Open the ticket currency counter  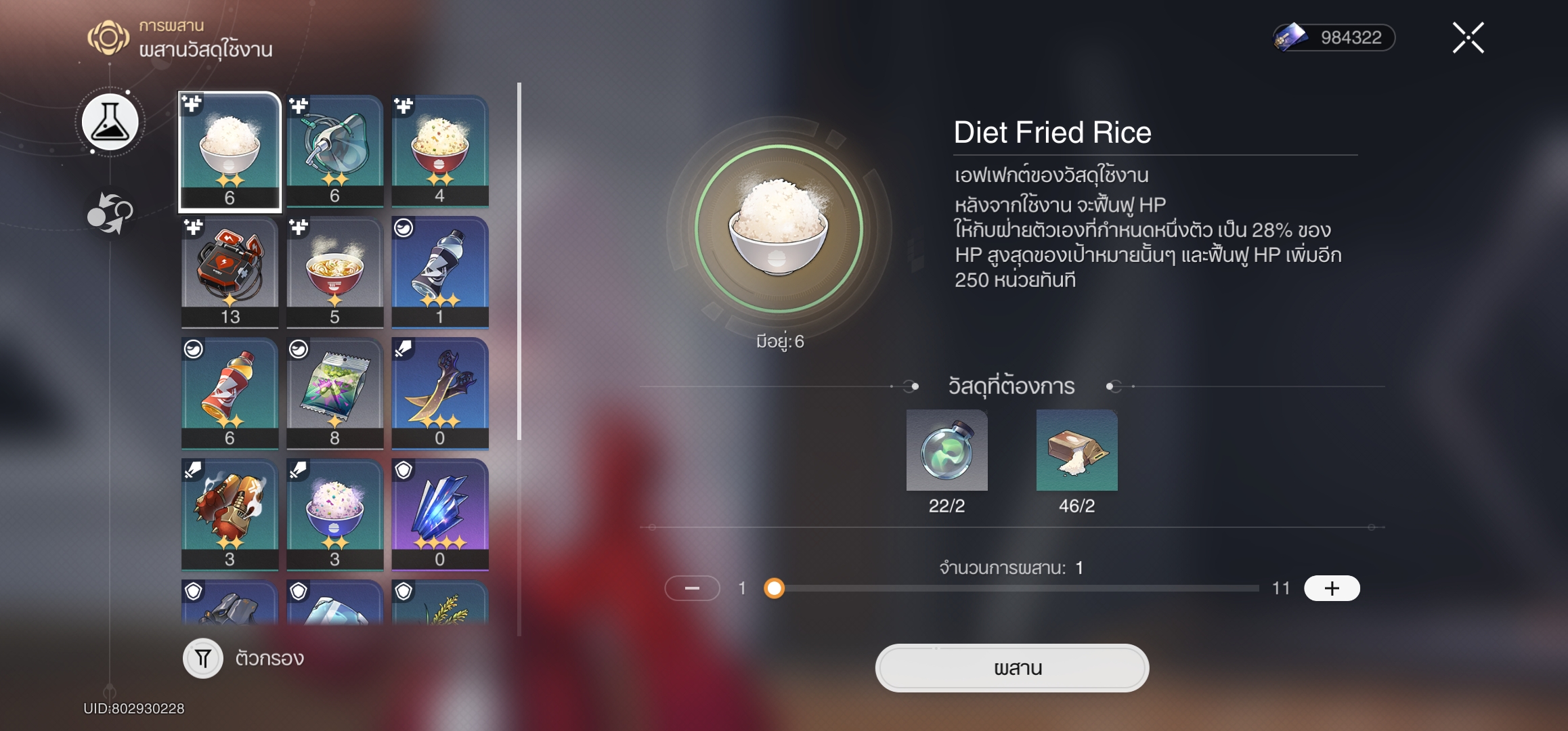1334,38
